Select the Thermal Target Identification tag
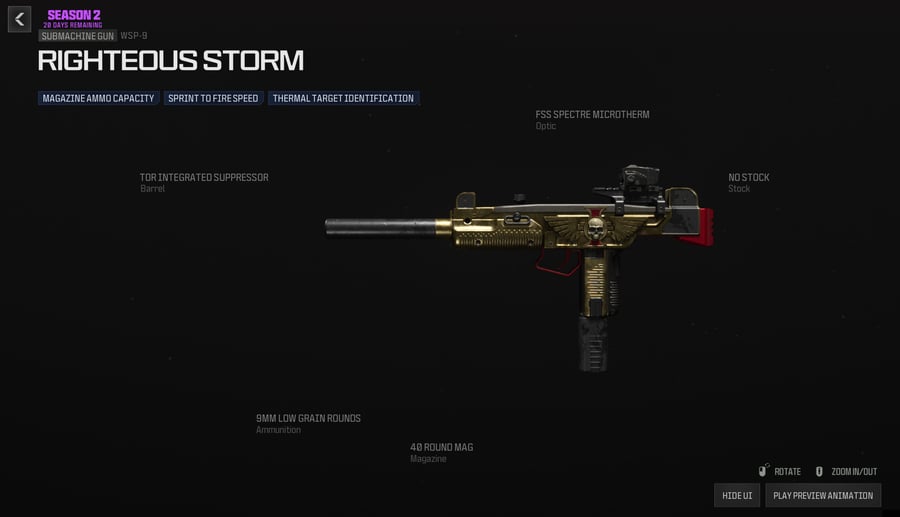The height and width of the screenshot is (517, 900). (x=343, y=98)
